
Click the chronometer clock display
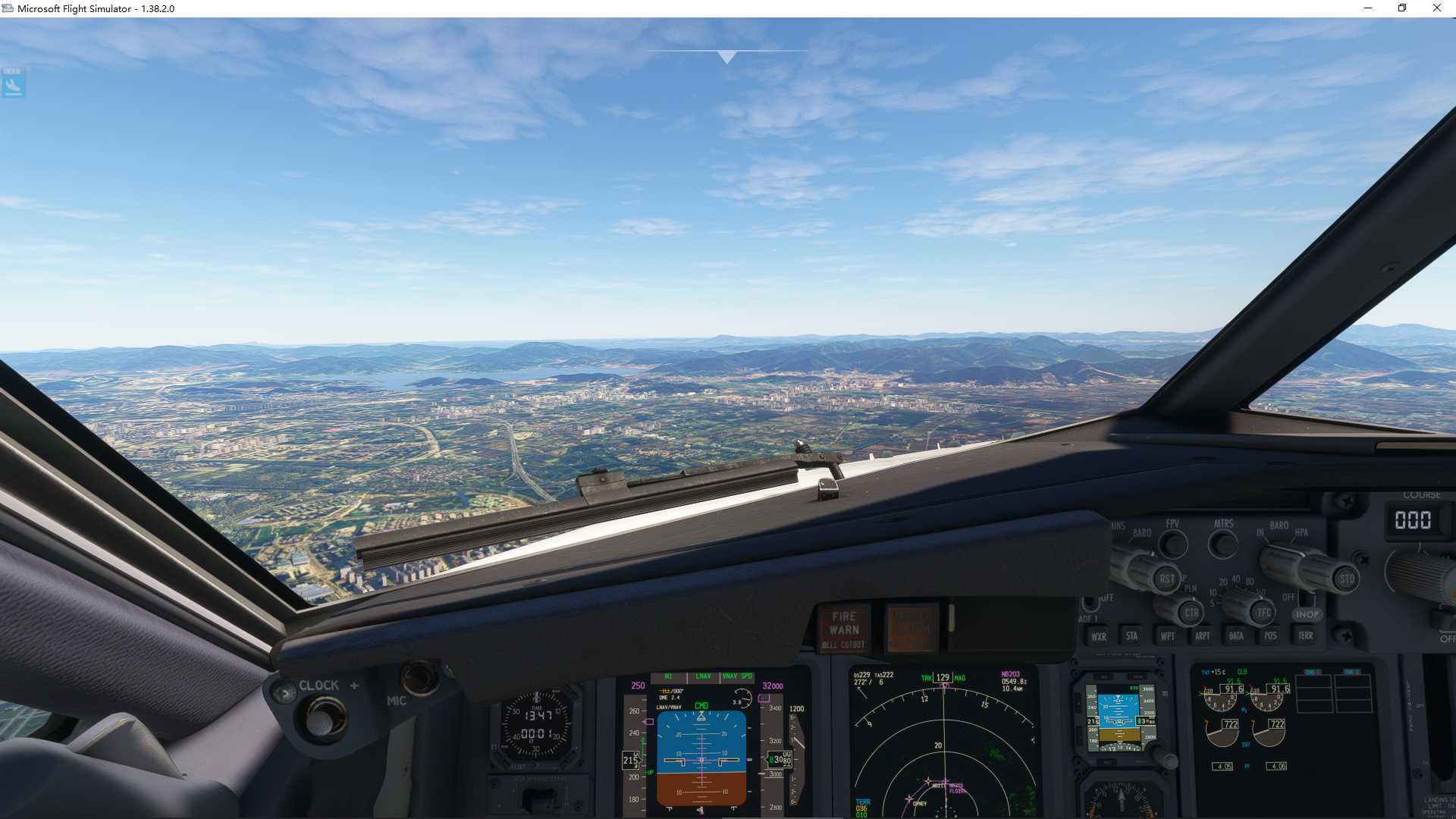[x=535, y=724]
